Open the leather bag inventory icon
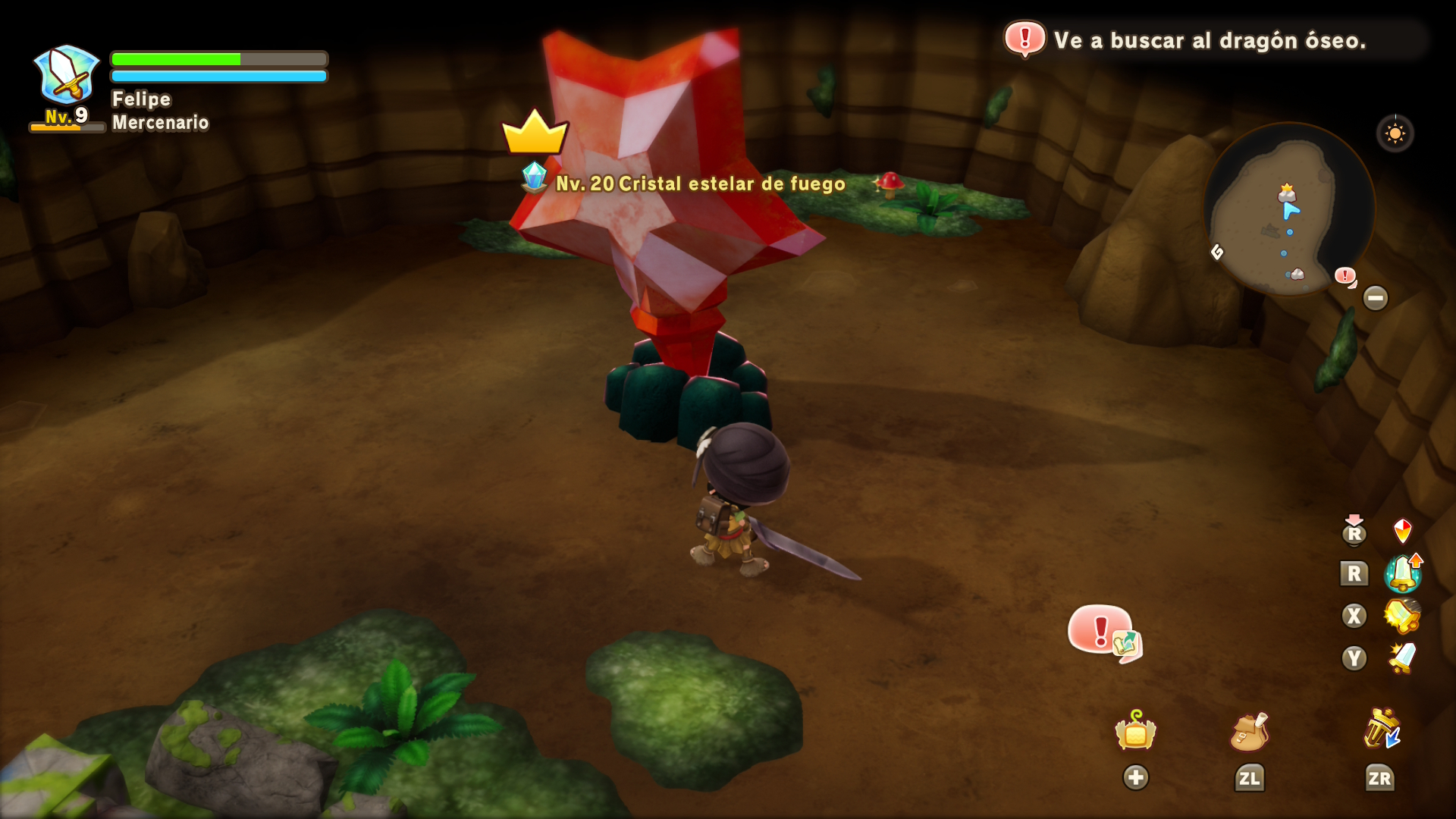Image resolution: width=1456 pixels, height=819 pixels. 1249,732
